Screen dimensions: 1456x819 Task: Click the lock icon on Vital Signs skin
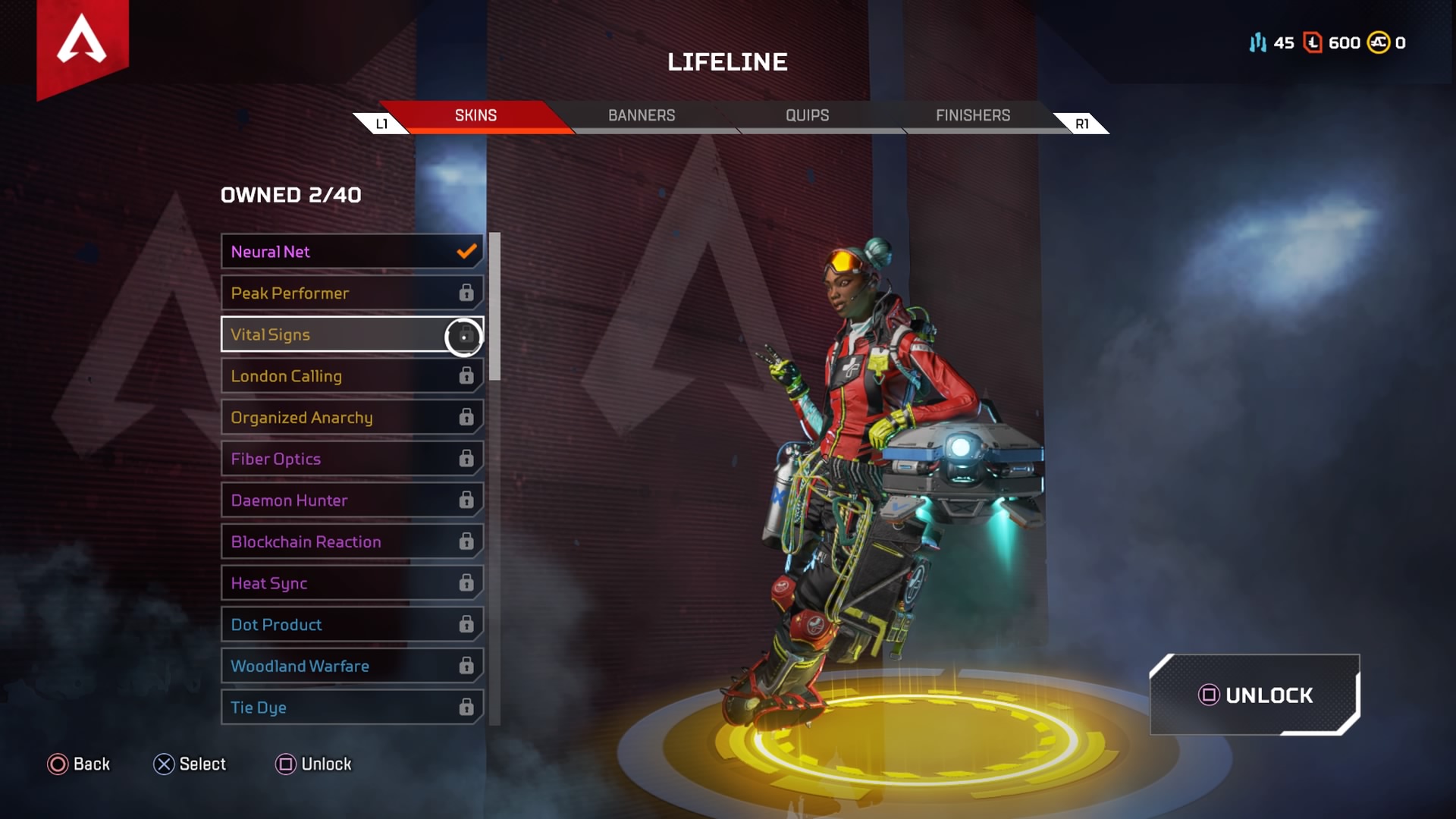click(464, 336)
